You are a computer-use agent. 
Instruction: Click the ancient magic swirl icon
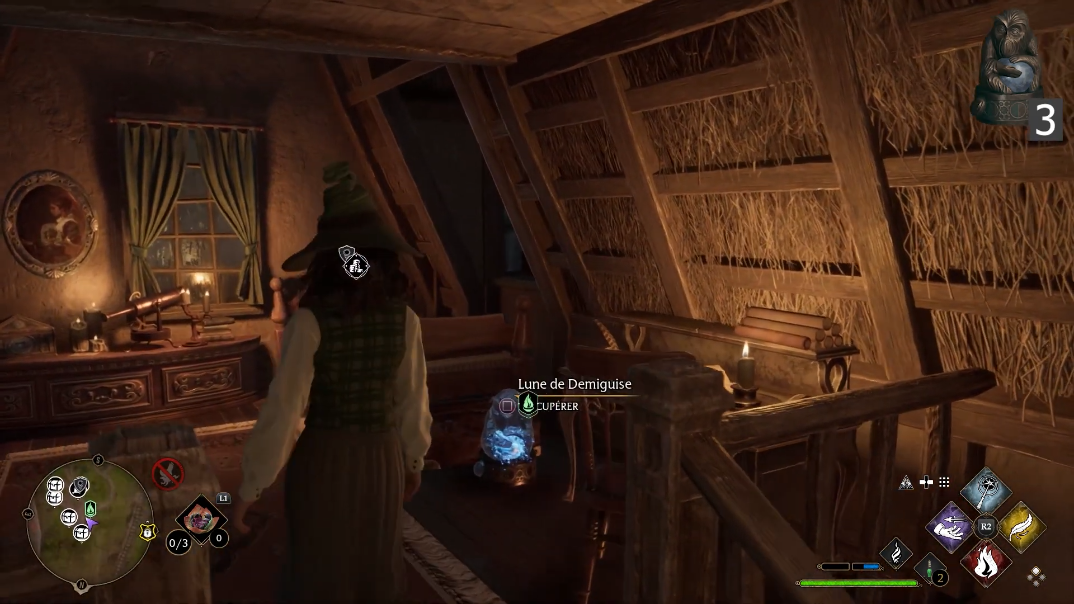pyautogui.click(x=895, y=552)
